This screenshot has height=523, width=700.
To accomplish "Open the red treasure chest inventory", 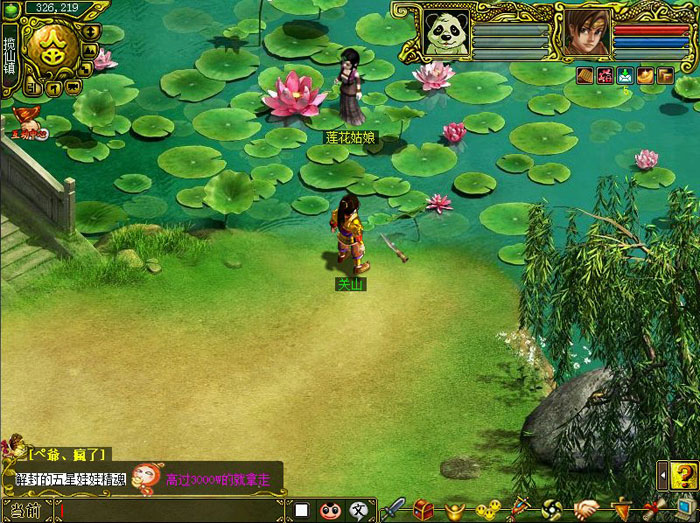I will tap(424, 508).
